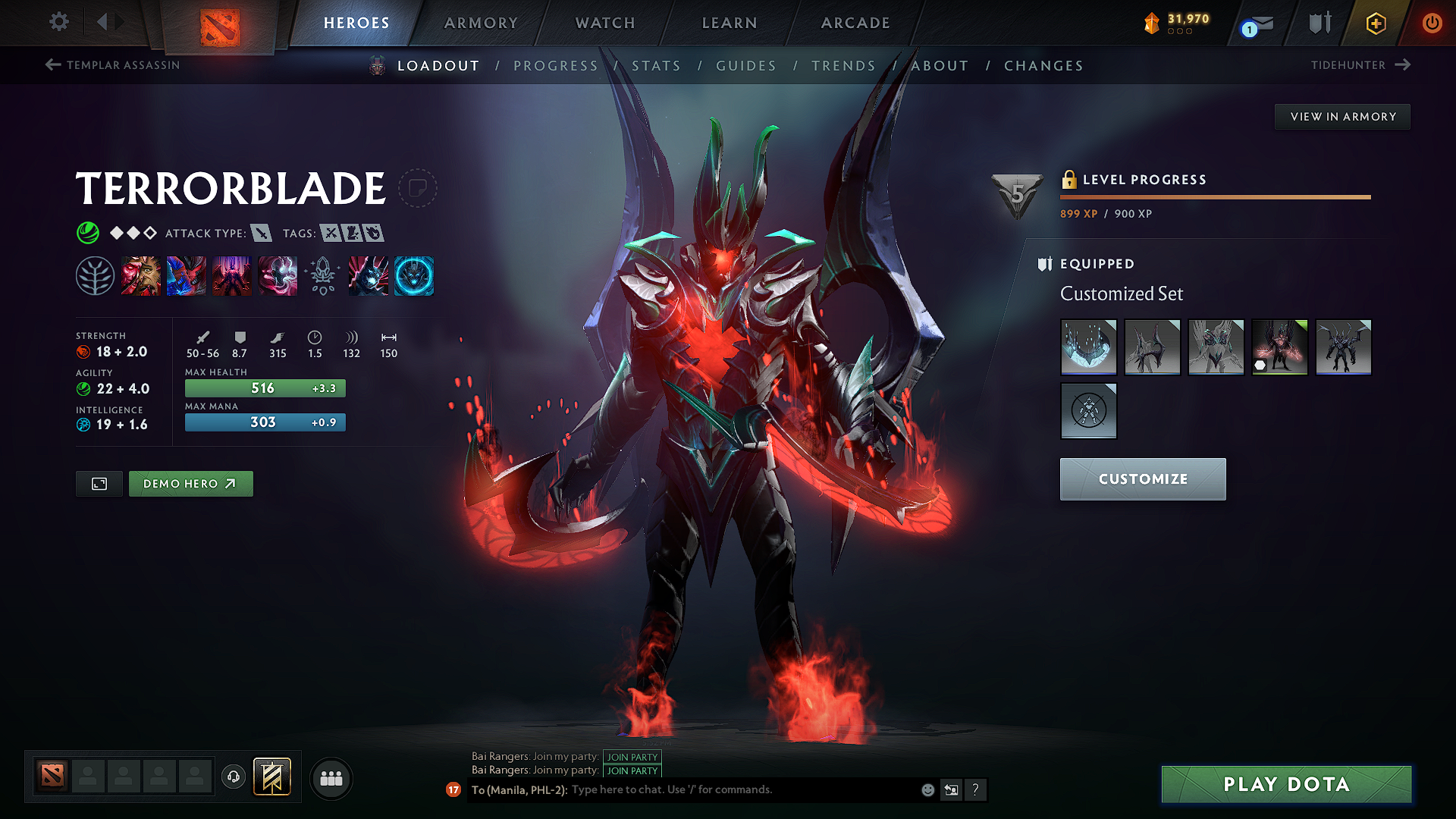Open Terrorblade's Metamorphosis ability icon
Viewport: 1456px width, 819px height.
(x=232, y=277)
